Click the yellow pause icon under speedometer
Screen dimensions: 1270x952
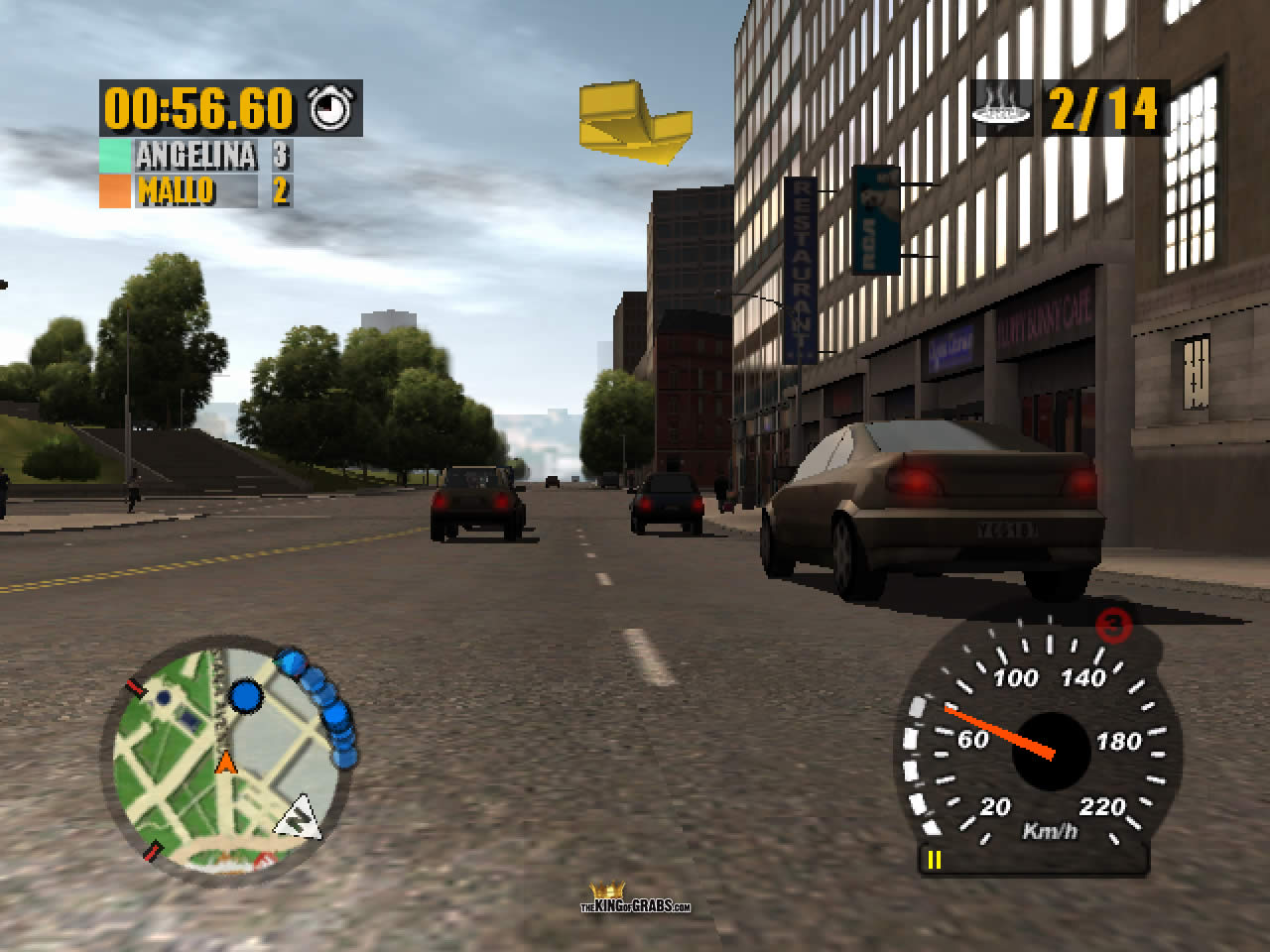tap(934, 859)
